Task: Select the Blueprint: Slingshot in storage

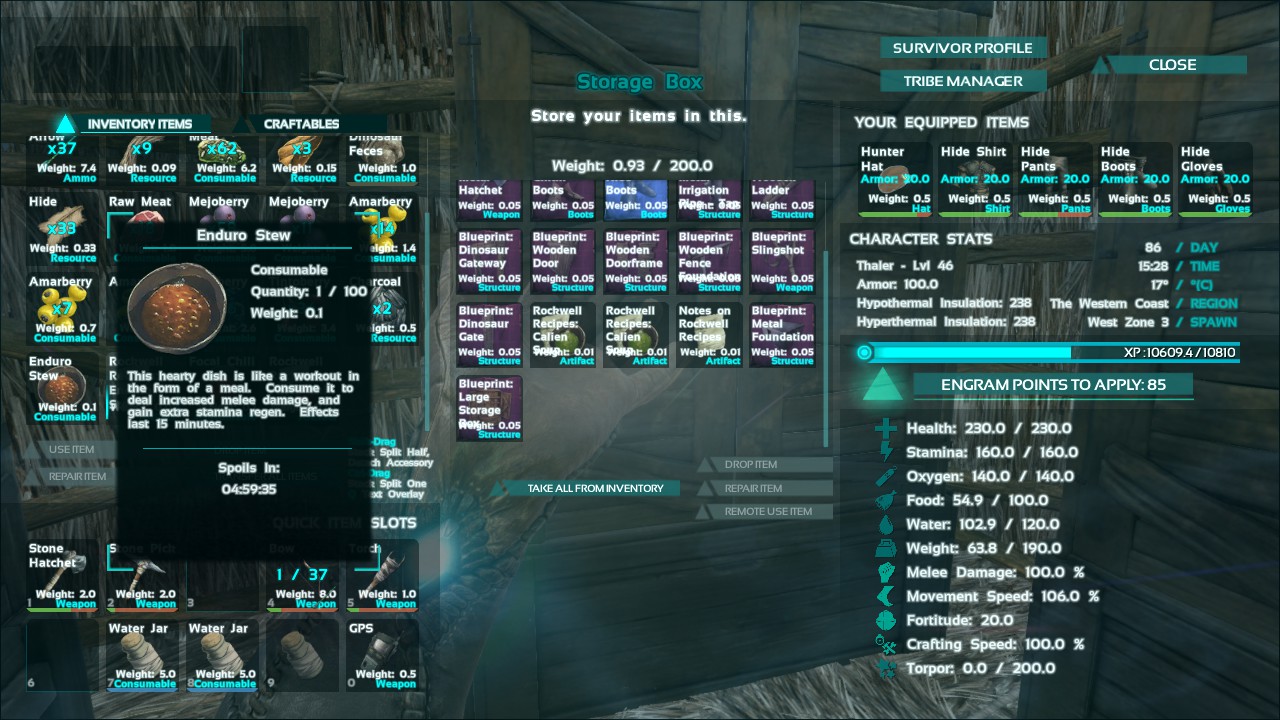Action: click(x=782, y=262)
